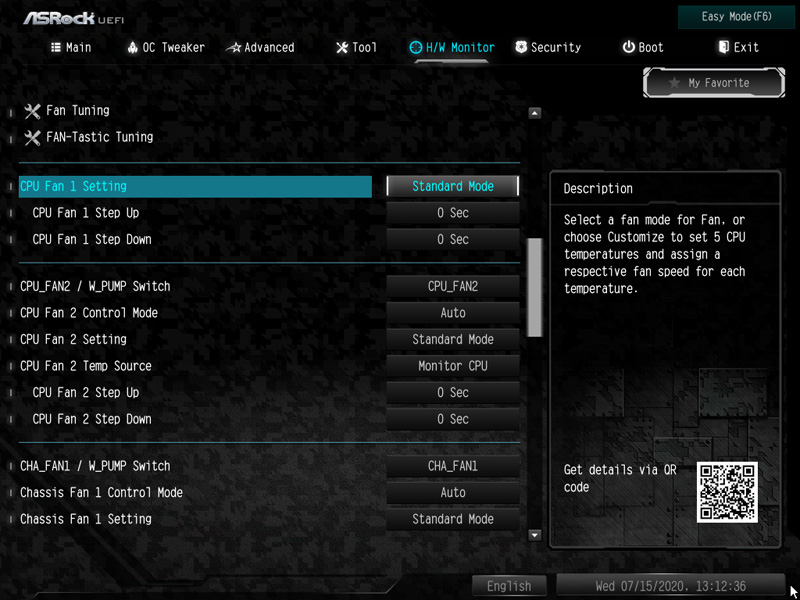Switch to the Boot tab
Viewport: 800px width, 600px height.
[x=643, y=47]
